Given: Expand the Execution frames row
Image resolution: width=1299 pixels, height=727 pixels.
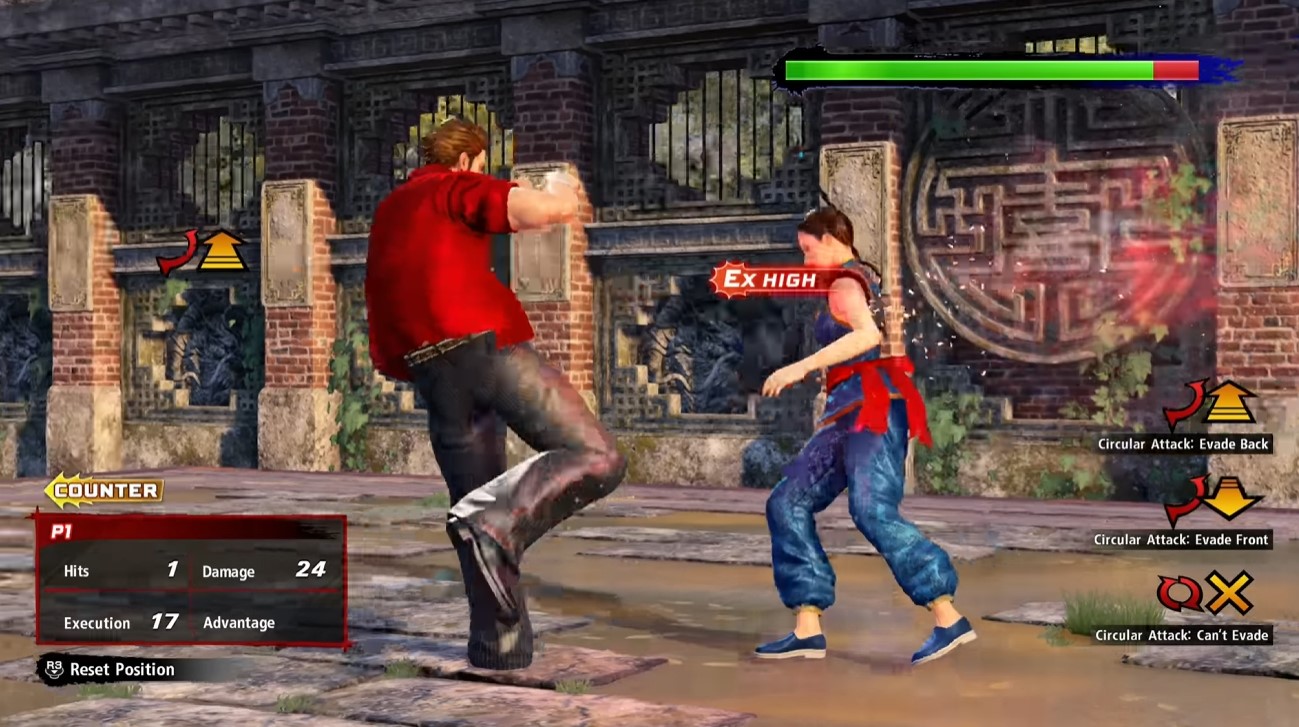Looking at the screenshot, I should 95,622.
